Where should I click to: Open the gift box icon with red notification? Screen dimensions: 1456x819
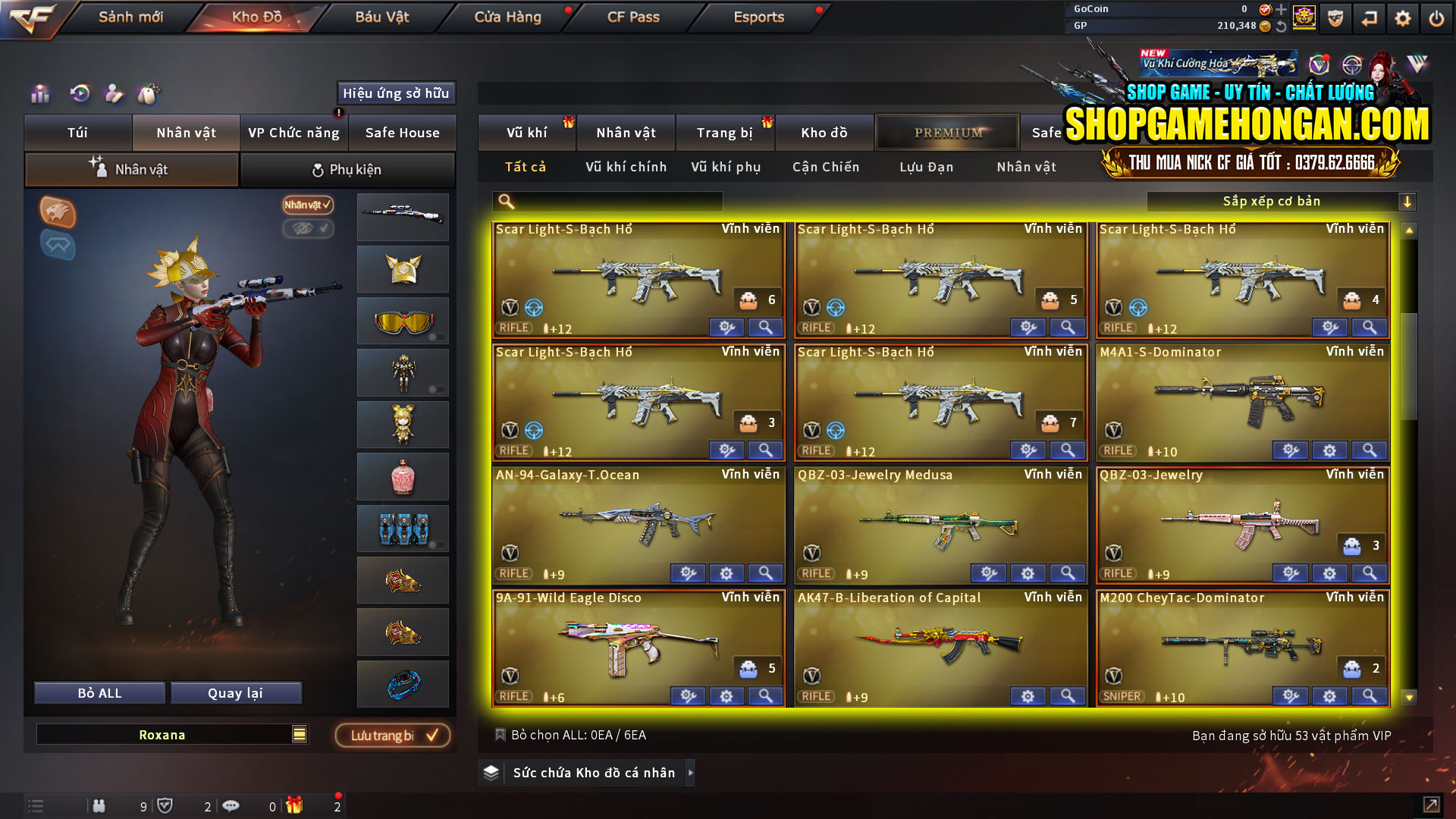296,805
